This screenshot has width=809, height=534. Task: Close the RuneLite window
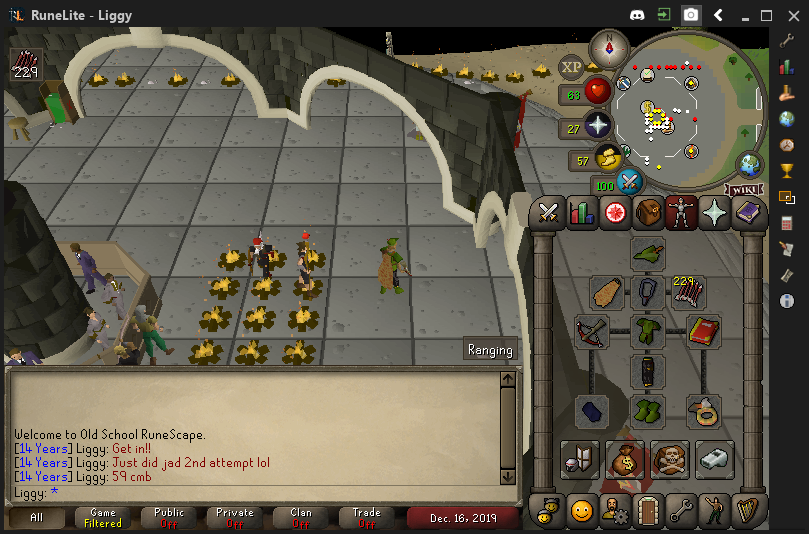(x=790, y=15)
